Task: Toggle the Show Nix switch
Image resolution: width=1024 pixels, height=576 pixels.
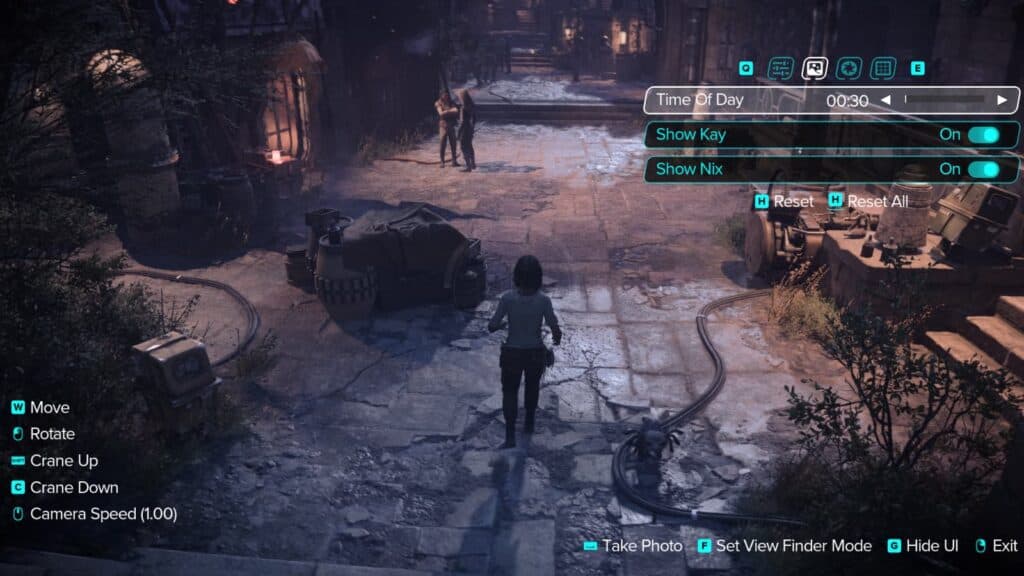Action: pos(983,169)
